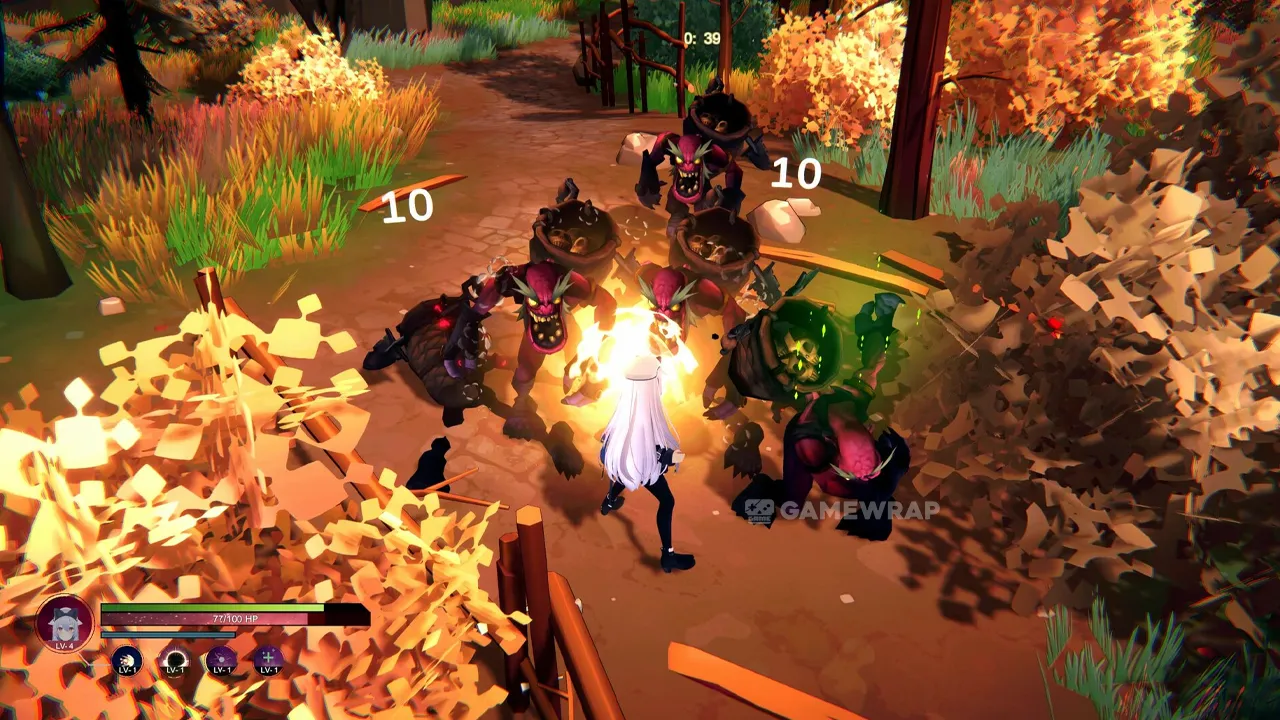Cast the green plus healing ability
This screenshot has width=1280, height=720.
click(268, 661)
